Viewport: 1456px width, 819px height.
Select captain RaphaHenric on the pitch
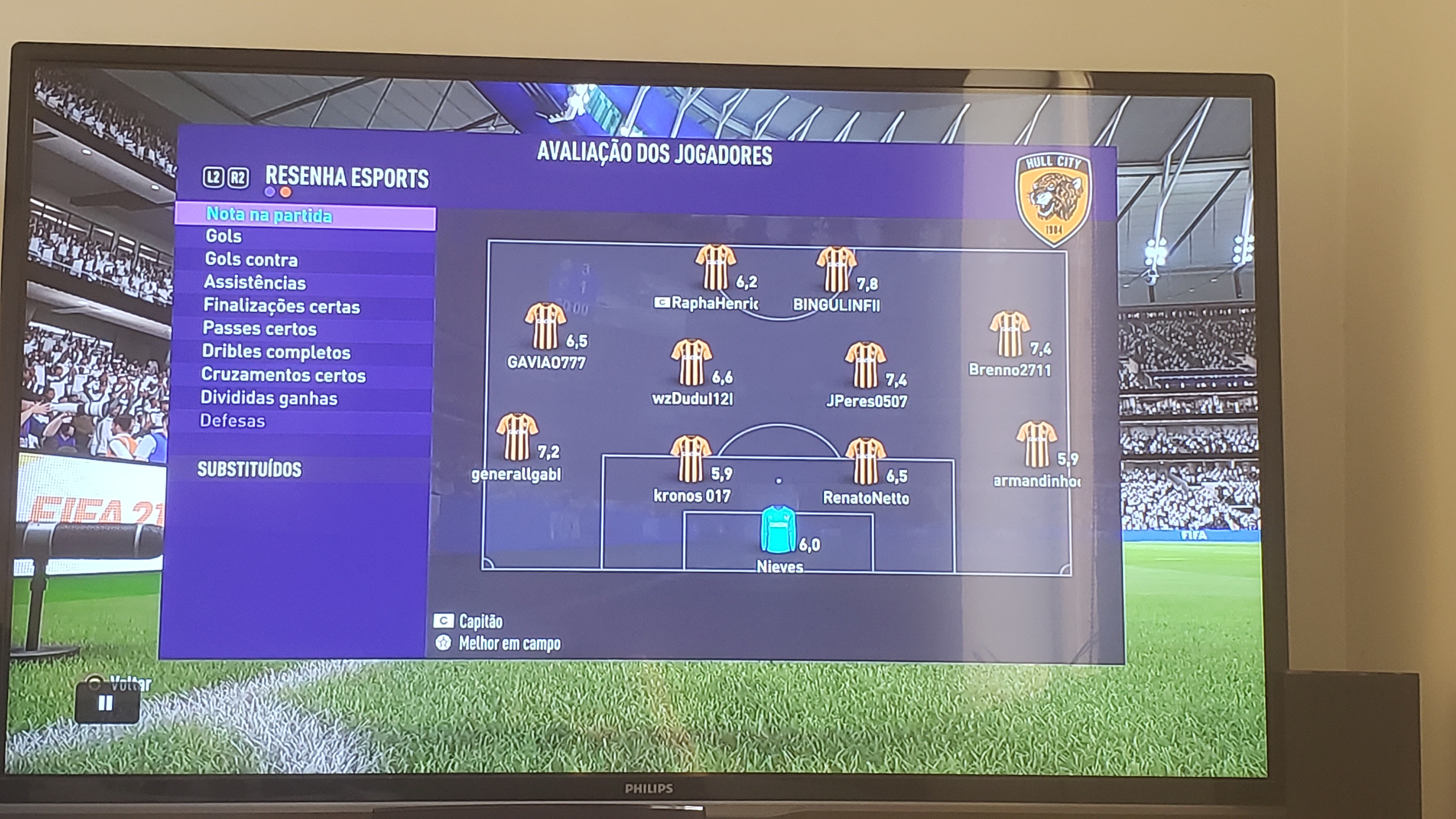715,267
